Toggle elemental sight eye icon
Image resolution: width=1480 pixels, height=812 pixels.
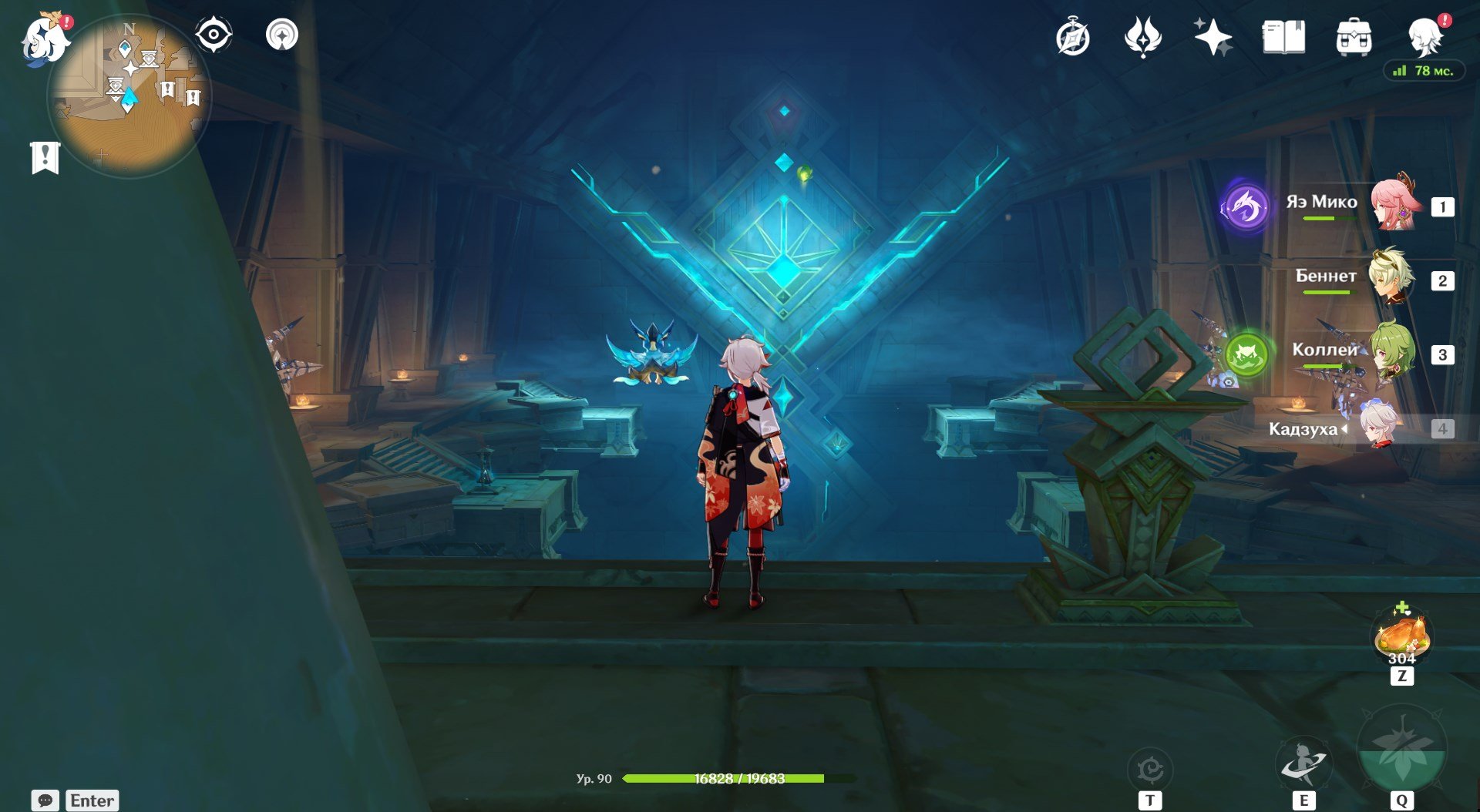click(x=213, y=35)
